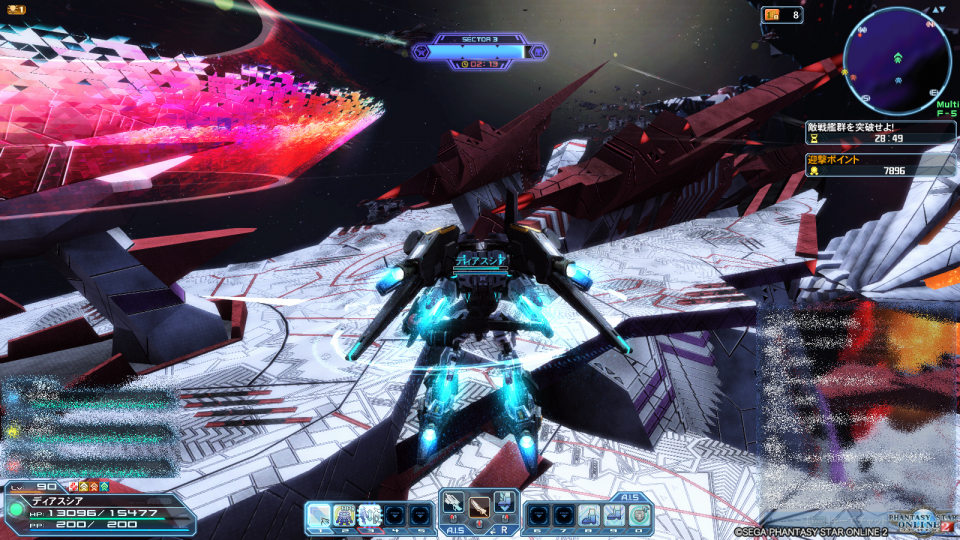This screenshot has height=540, width=960.
Task: Click the circular radar minimap
Action: 897,61
